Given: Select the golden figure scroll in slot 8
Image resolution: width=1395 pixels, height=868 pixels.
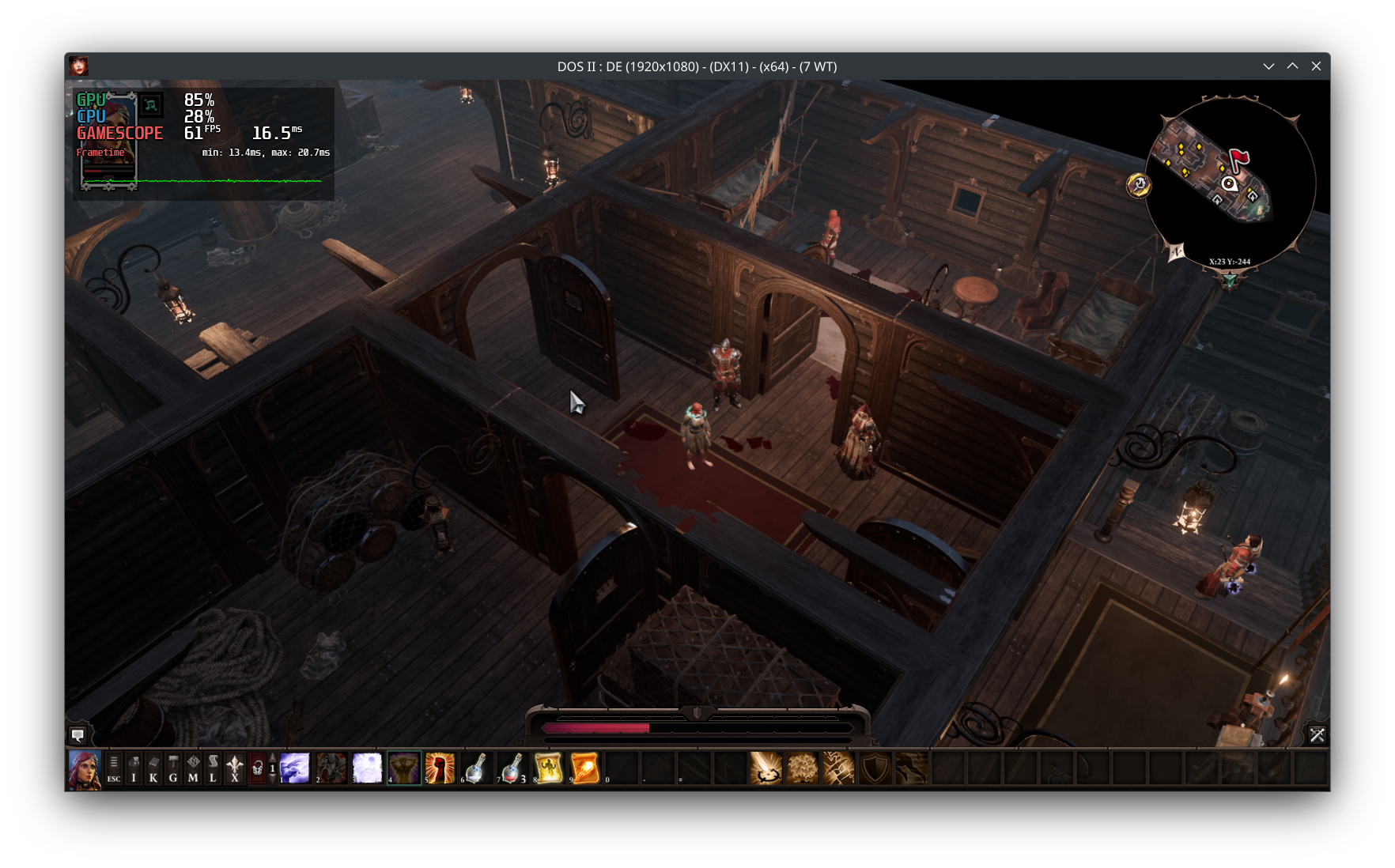Looking at the screenshot, I should click(549, 768).
